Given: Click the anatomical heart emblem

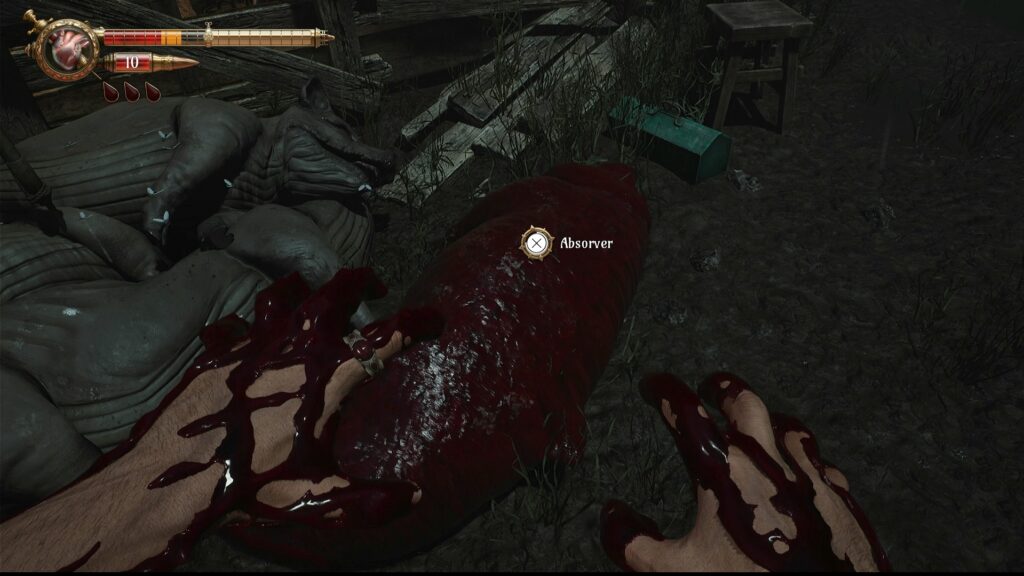Looking at the screenshot, I should click(x=67, y=48).
